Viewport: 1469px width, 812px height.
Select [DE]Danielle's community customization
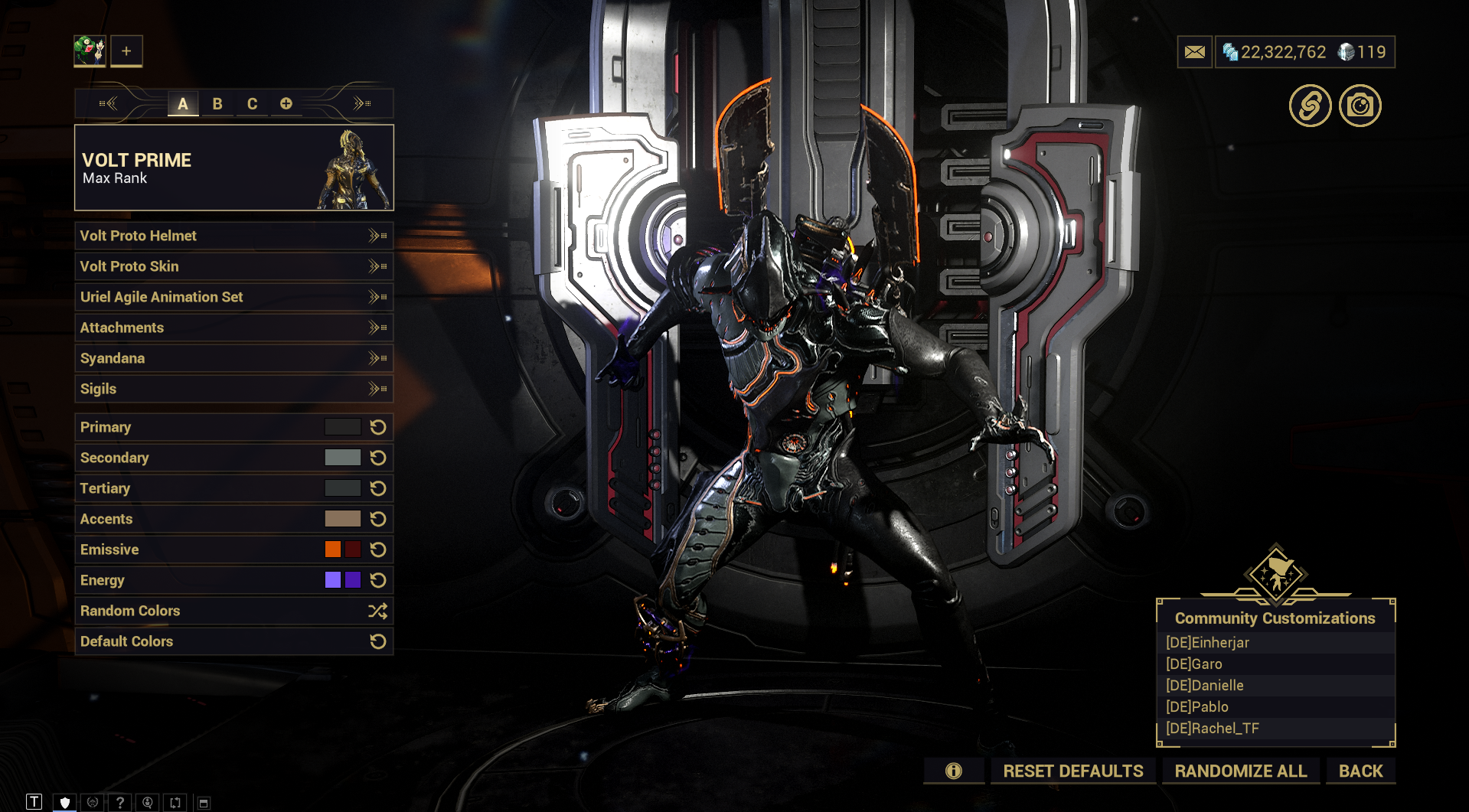click(1204, 686)
